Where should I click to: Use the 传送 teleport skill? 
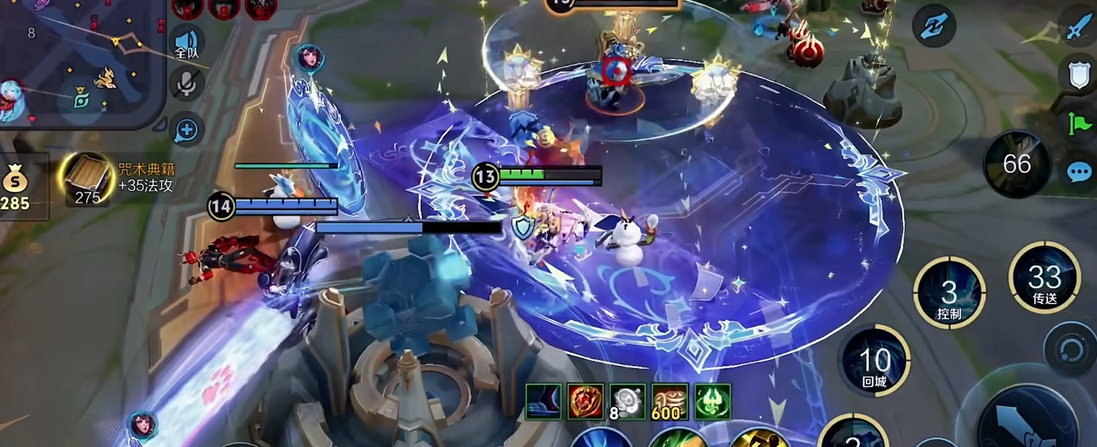[x=1044, y=278]
